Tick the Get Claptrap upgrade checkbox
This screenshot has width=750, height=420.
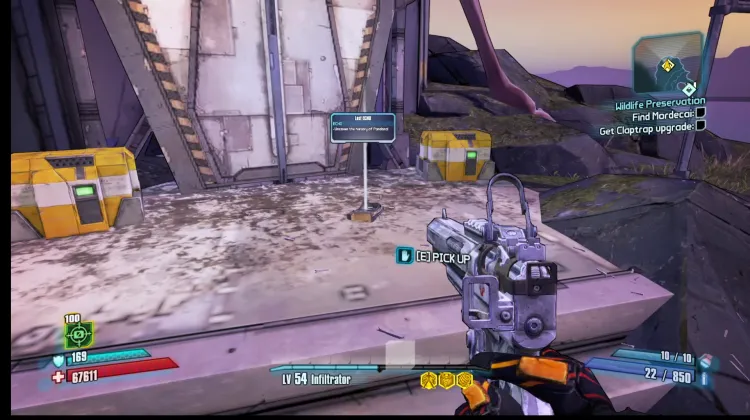pyautogui.click(x=700, y=128)
